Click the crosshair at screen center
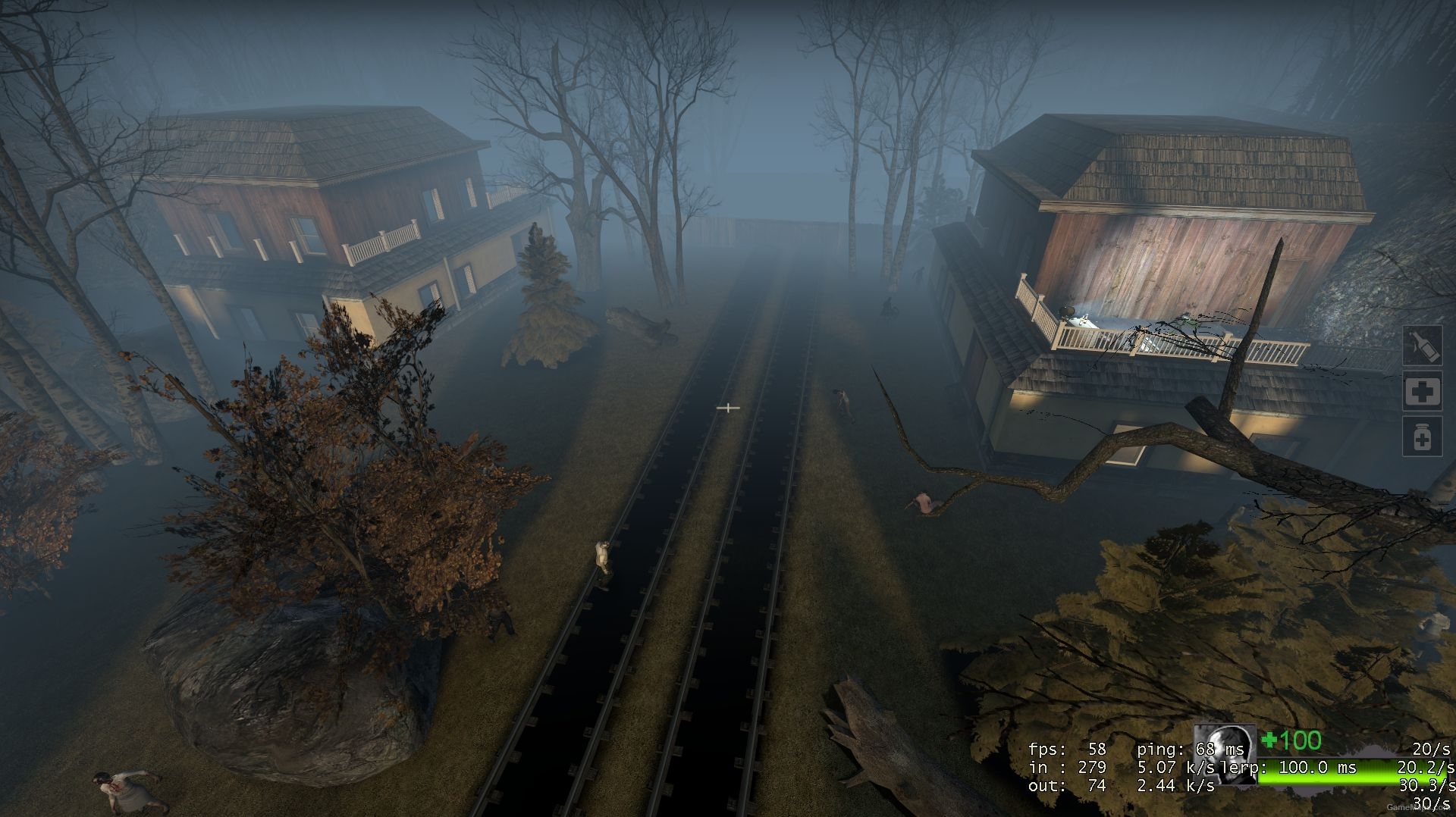Image resolution: width=1456 pixels, height=817 pixels. pyautogui.click(x=728, y=408)
